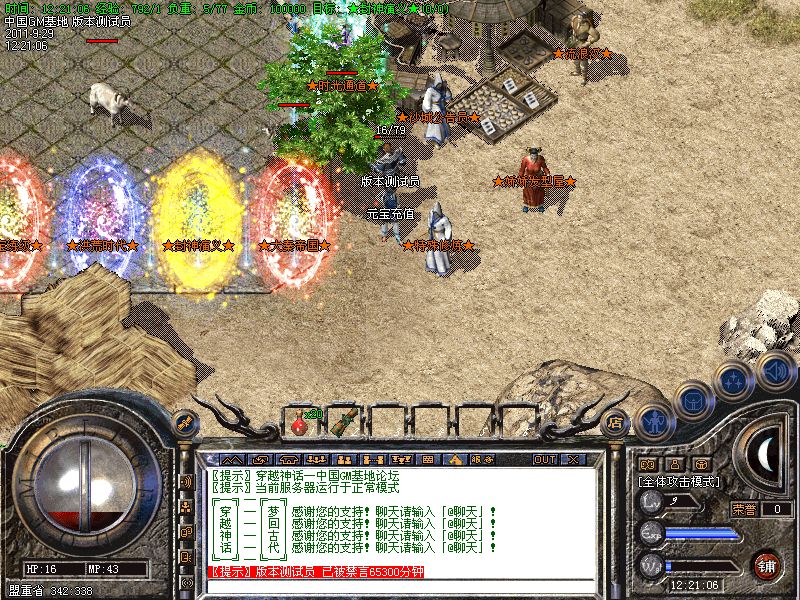Image resolution: width=800 pixels, height=600 pixels.
Task: Select the red potion belt slot
Action: pos(299,424)
